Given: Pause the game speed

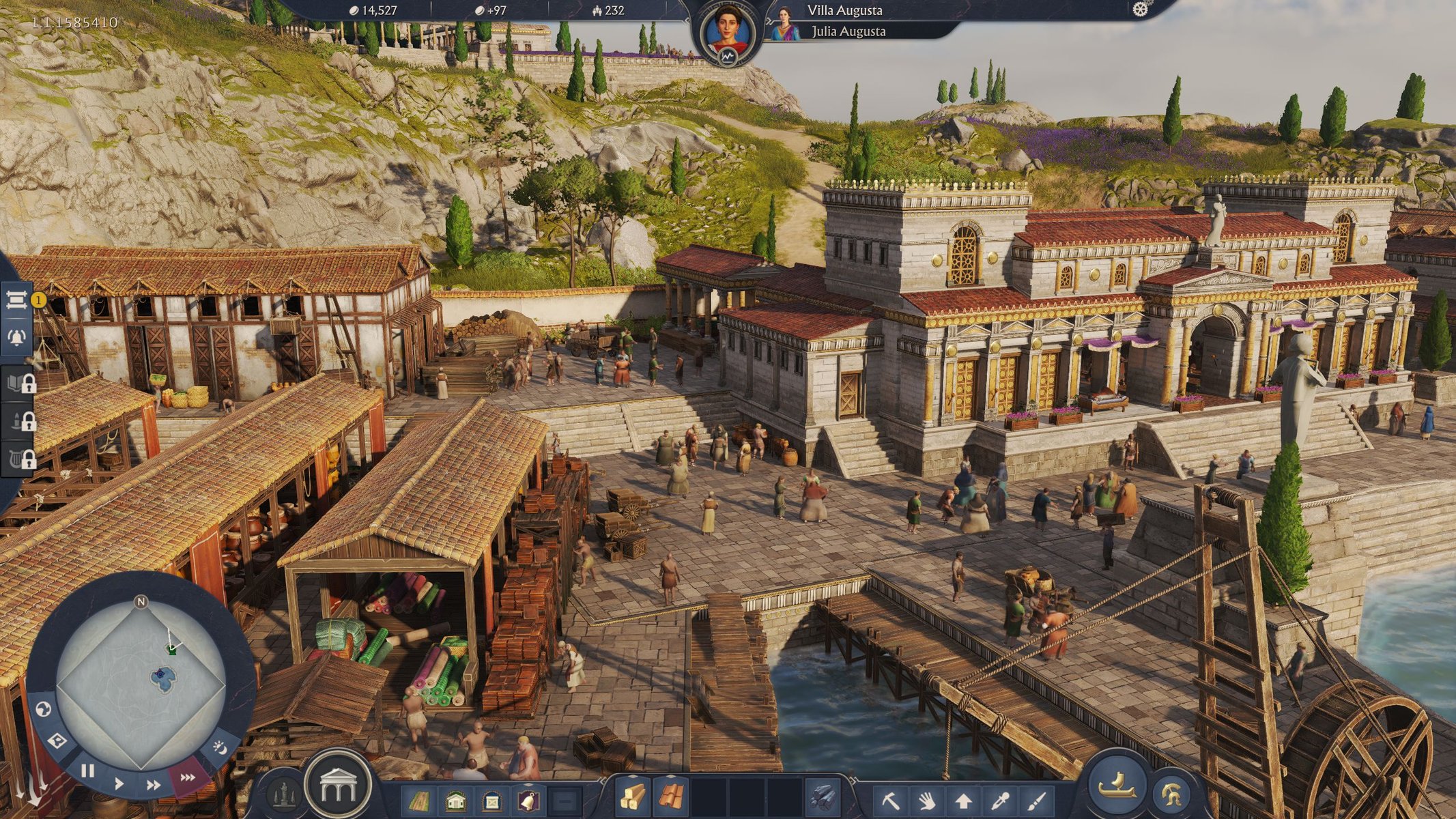Looking at the screenshot, I should [87, 771].
